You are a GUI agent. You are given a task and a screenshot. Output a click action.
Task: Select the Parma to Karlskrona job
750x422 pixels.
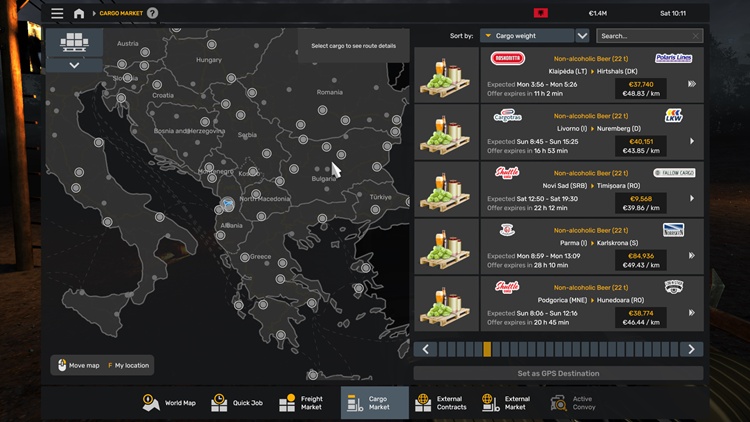point(558,245)
